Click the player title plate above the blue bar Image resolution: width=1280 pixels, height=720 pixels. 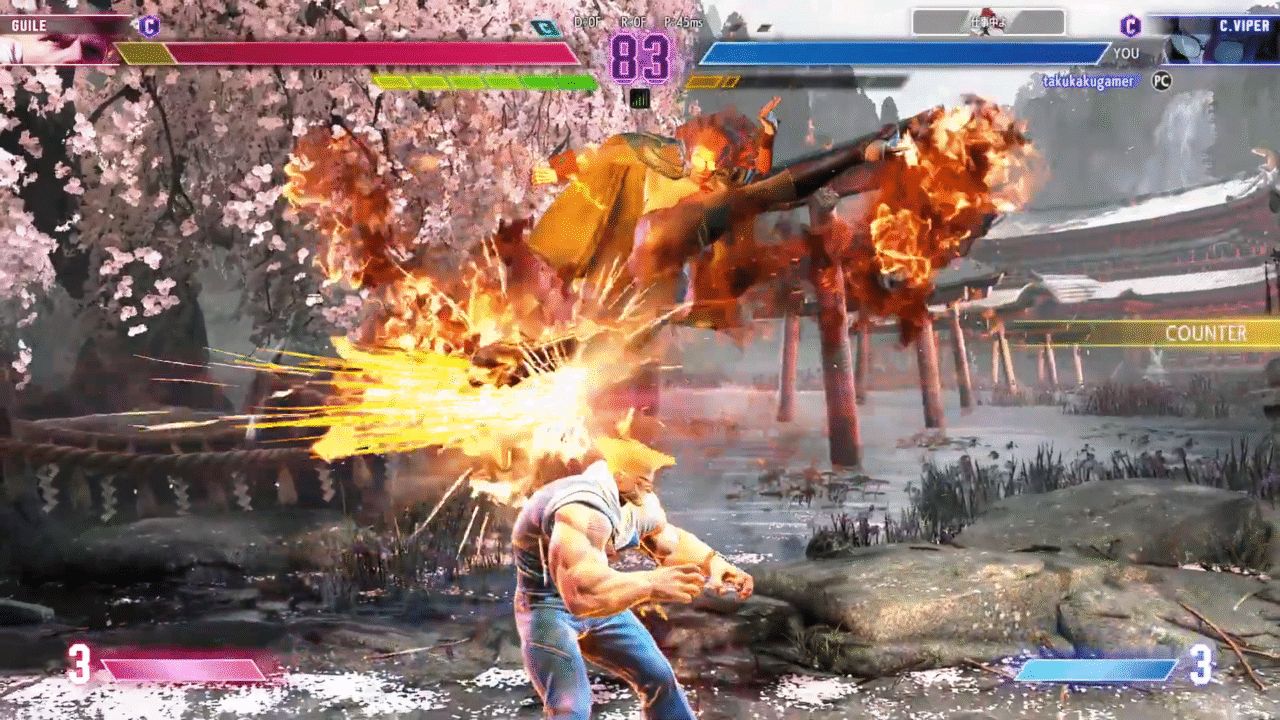tap(988, 22)
